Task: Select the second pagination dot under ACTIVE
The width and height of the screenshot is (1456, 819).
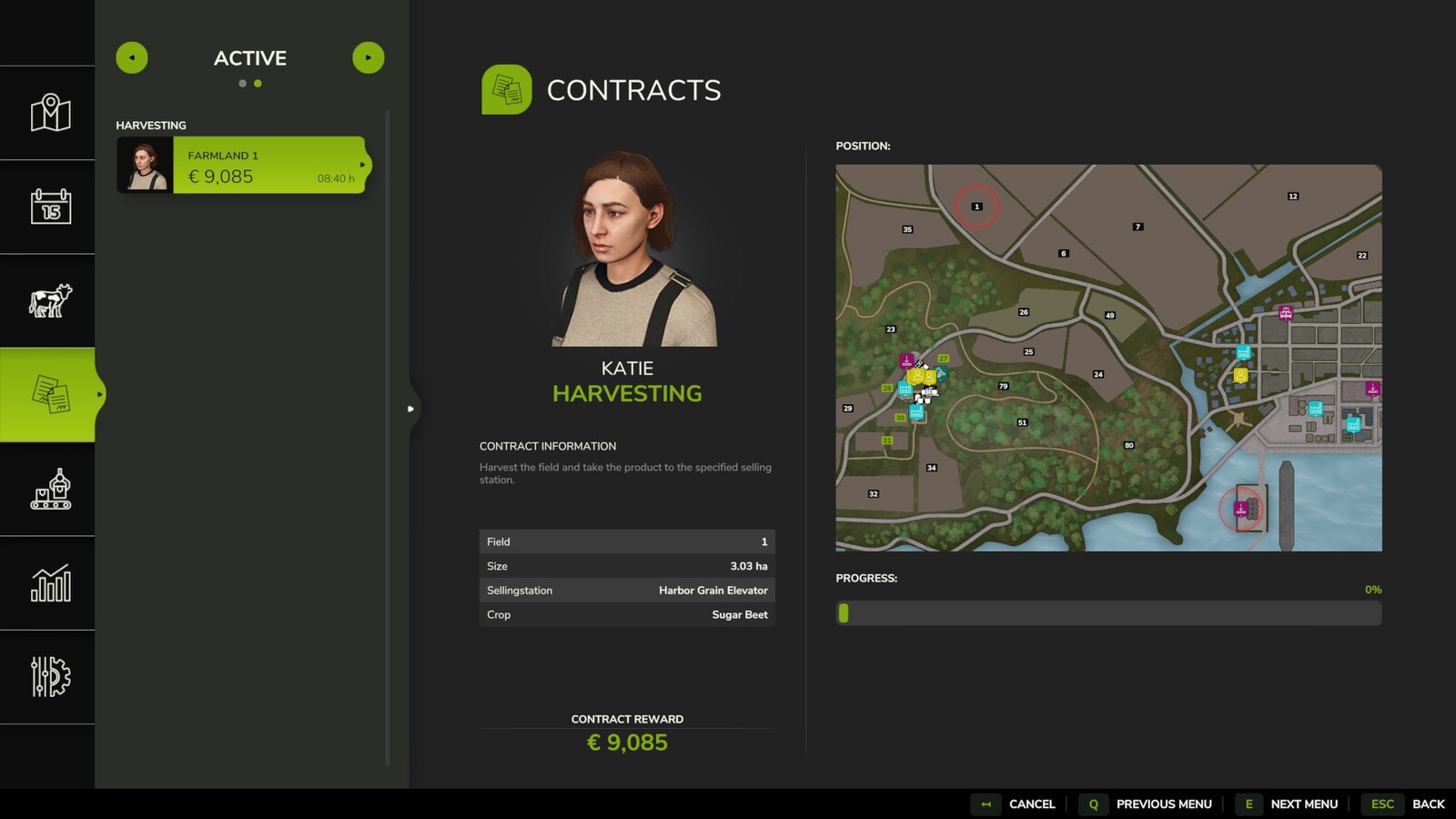Action: click(x=259, y=83)
